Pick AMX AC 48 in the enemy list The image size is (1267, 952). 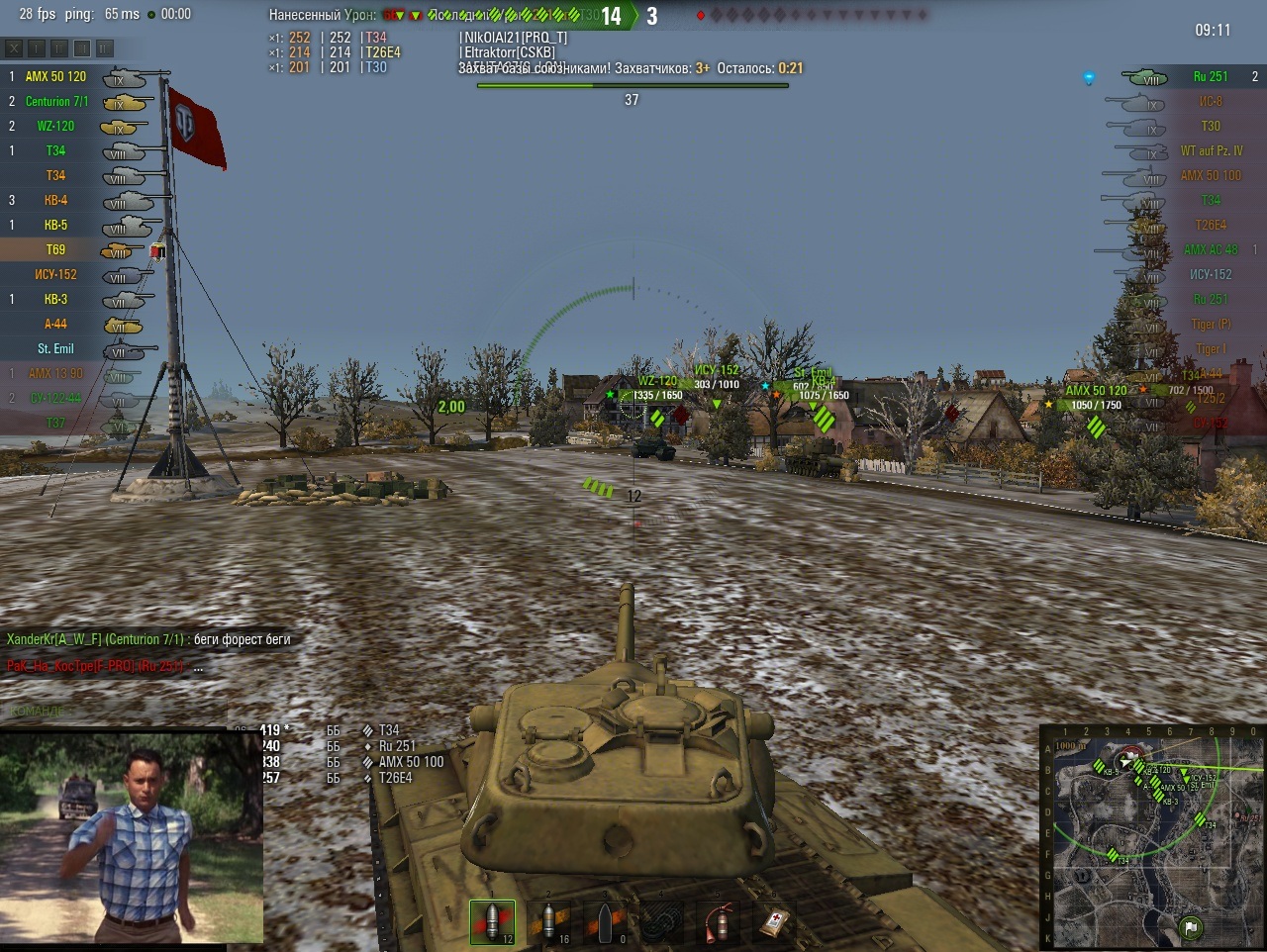tap(1211, 249)
